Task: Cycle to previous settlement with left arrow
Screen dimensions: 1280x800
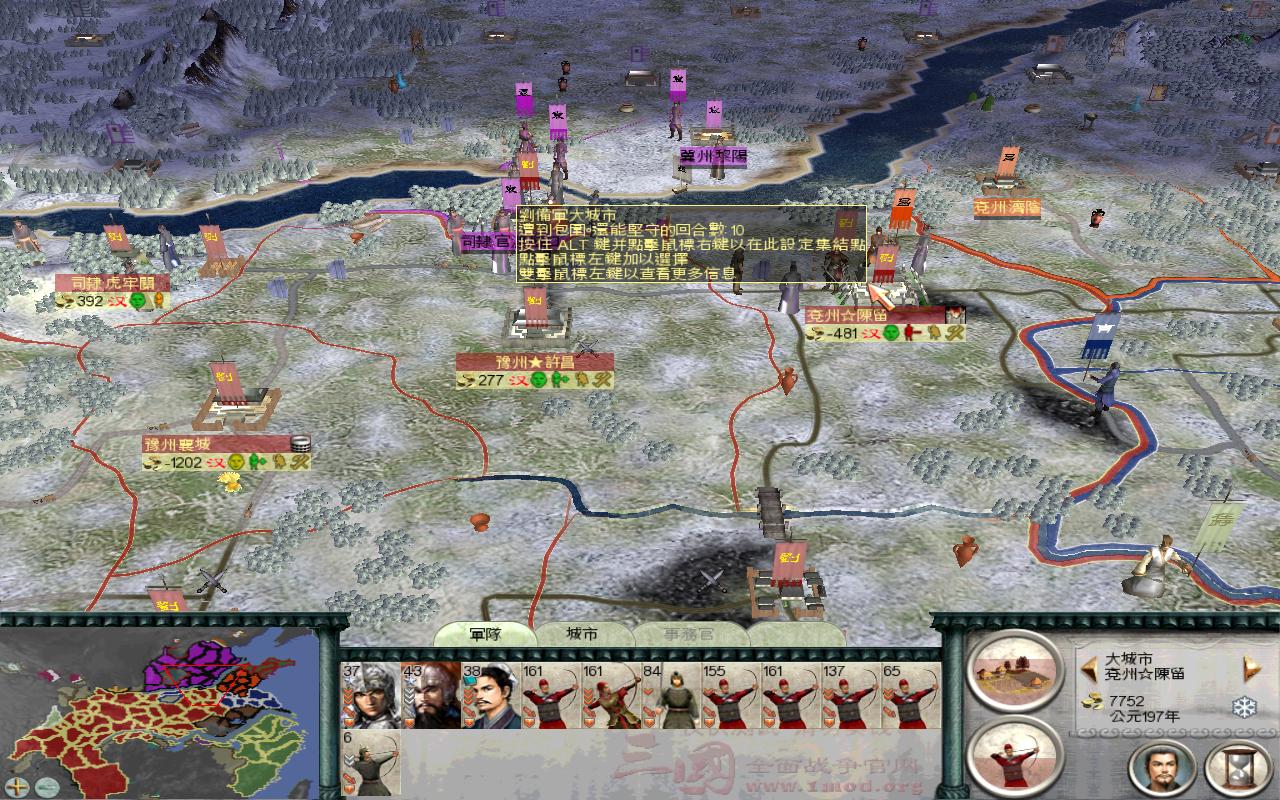Action: click(1089, 667)
